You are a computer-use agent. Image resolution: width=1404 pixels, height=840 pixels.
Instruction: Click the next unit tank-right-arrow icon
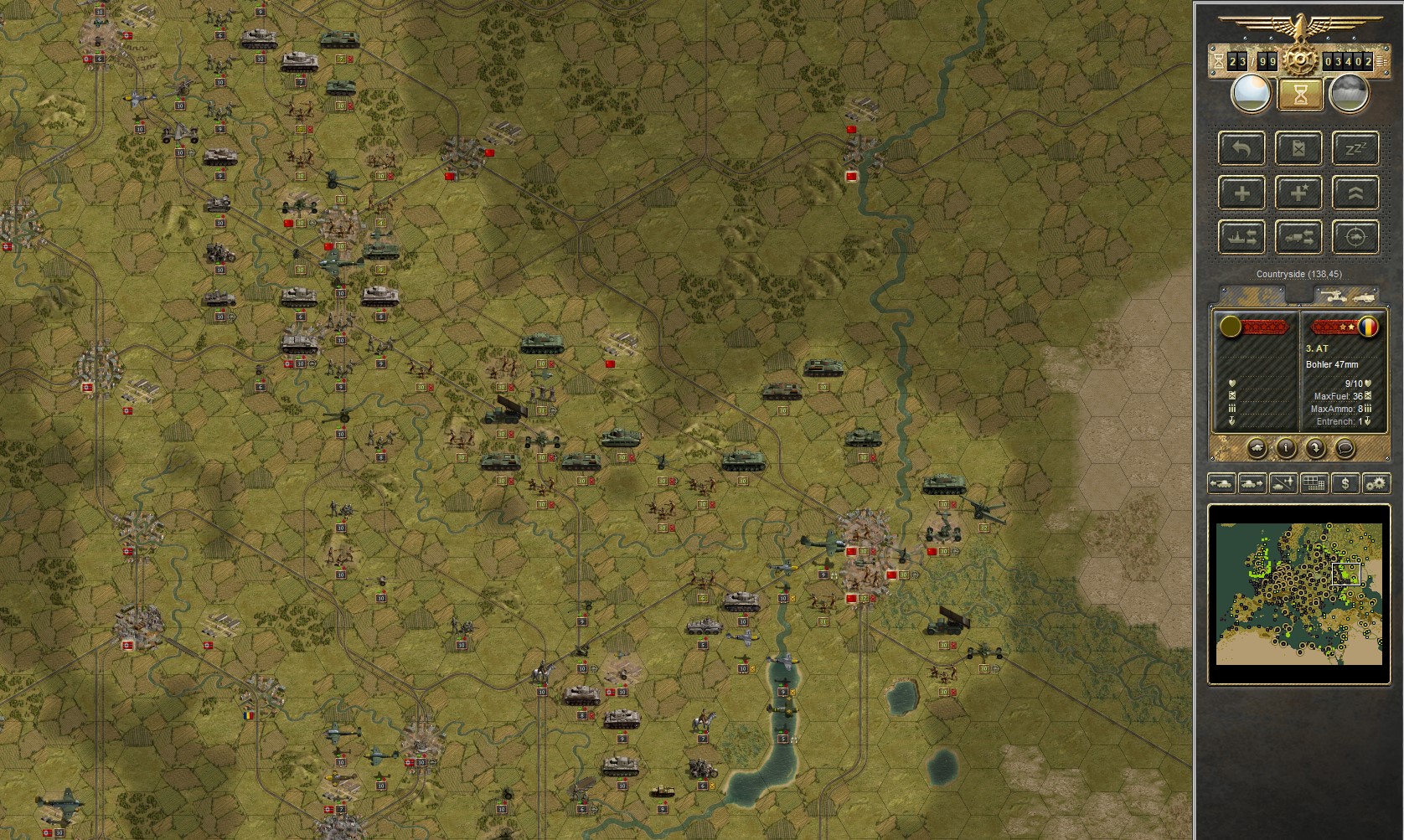[1252, 482]
